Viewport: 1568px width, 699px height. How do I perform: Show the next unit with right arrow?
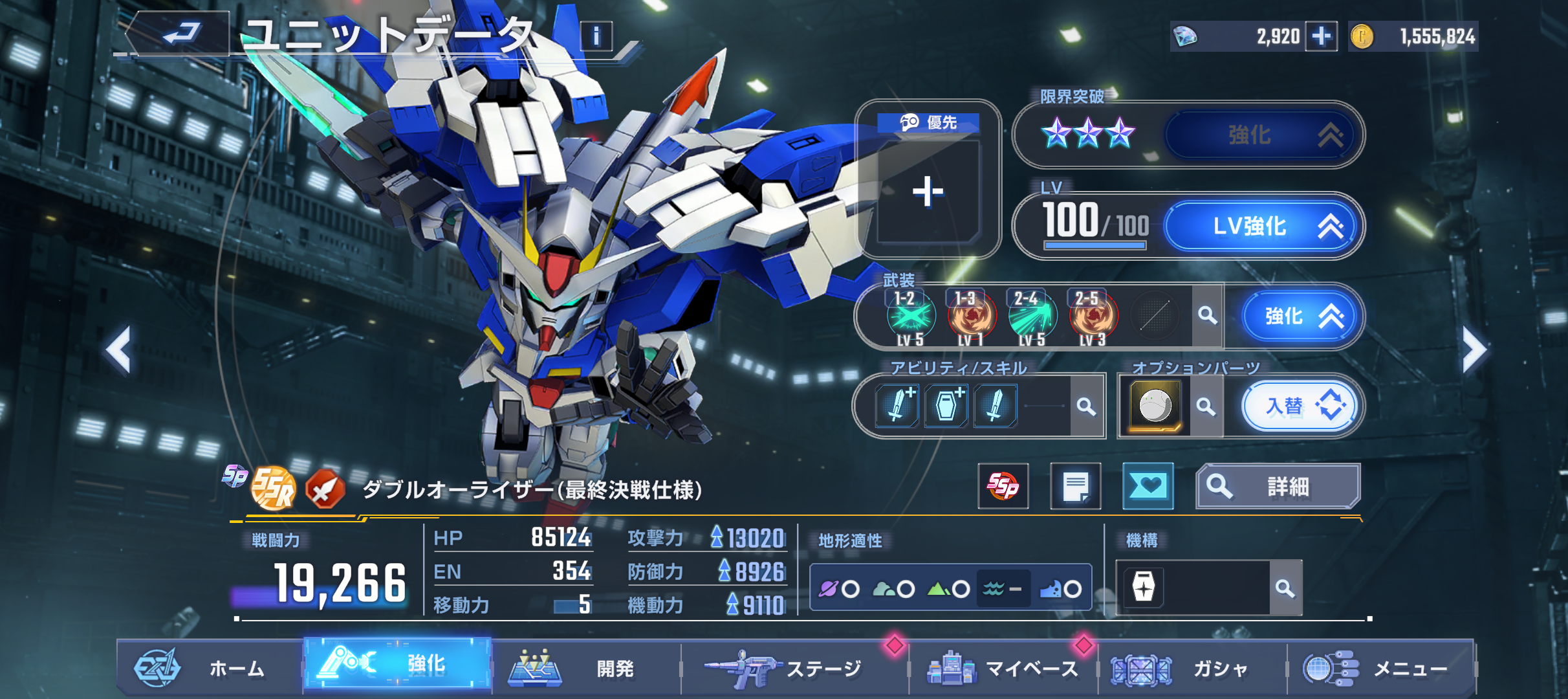(x=1474, y=350)
